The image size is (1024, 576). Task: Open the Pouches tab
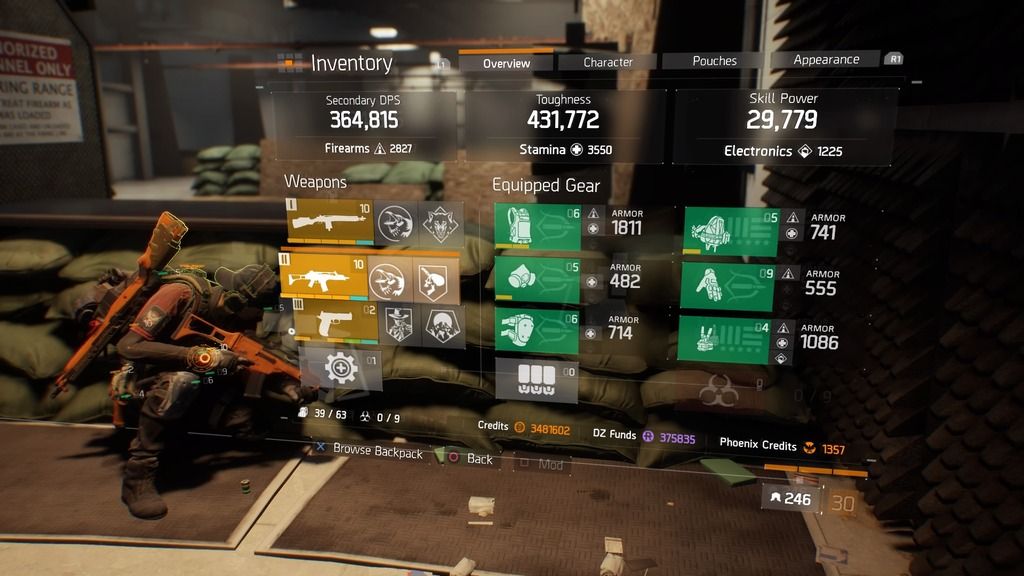(714, 61)
